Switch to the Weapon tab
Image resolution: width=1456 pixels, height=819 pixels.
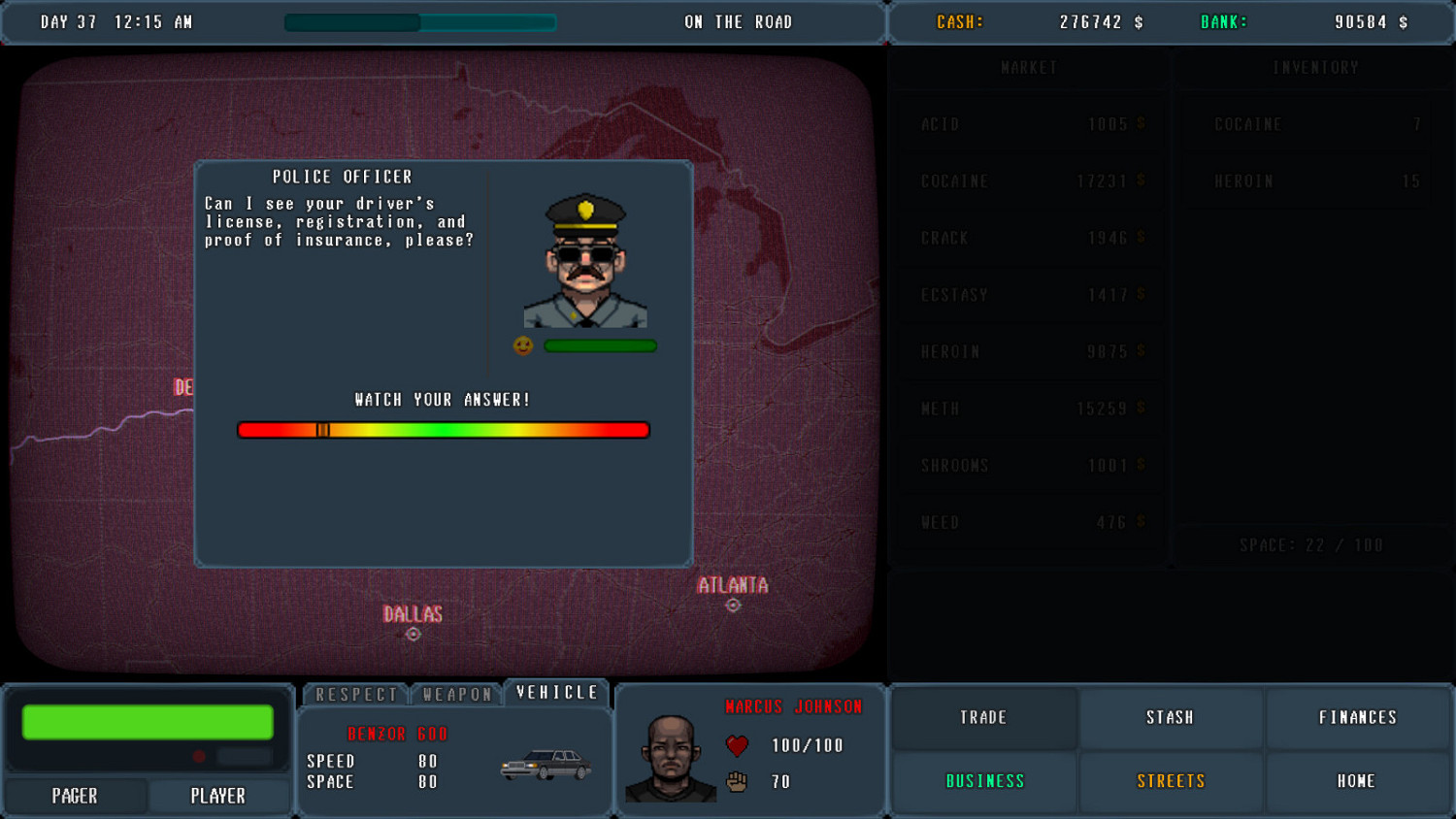456,693
